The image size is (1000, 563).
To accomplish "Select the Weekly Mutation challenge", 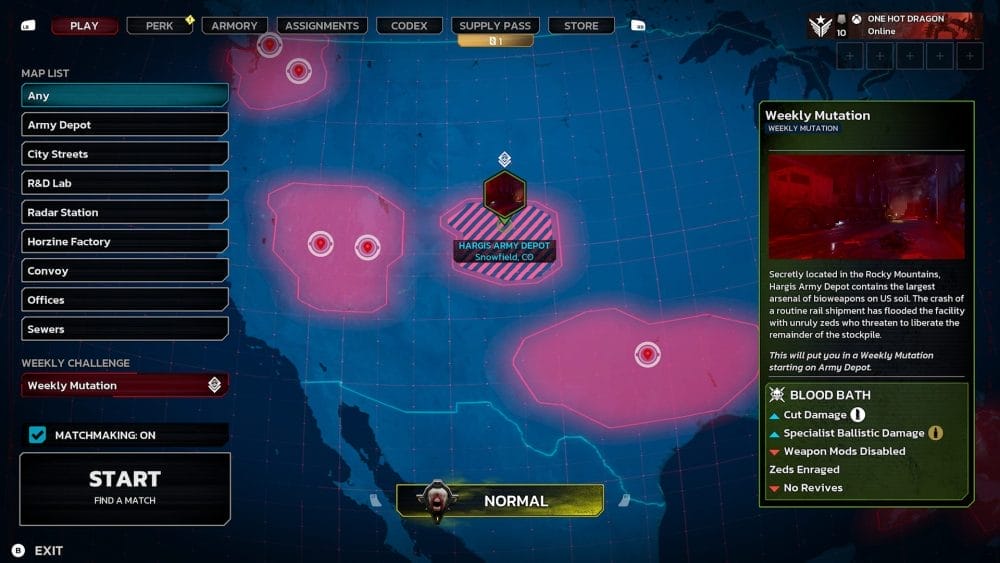I will (x=125, y=385).
